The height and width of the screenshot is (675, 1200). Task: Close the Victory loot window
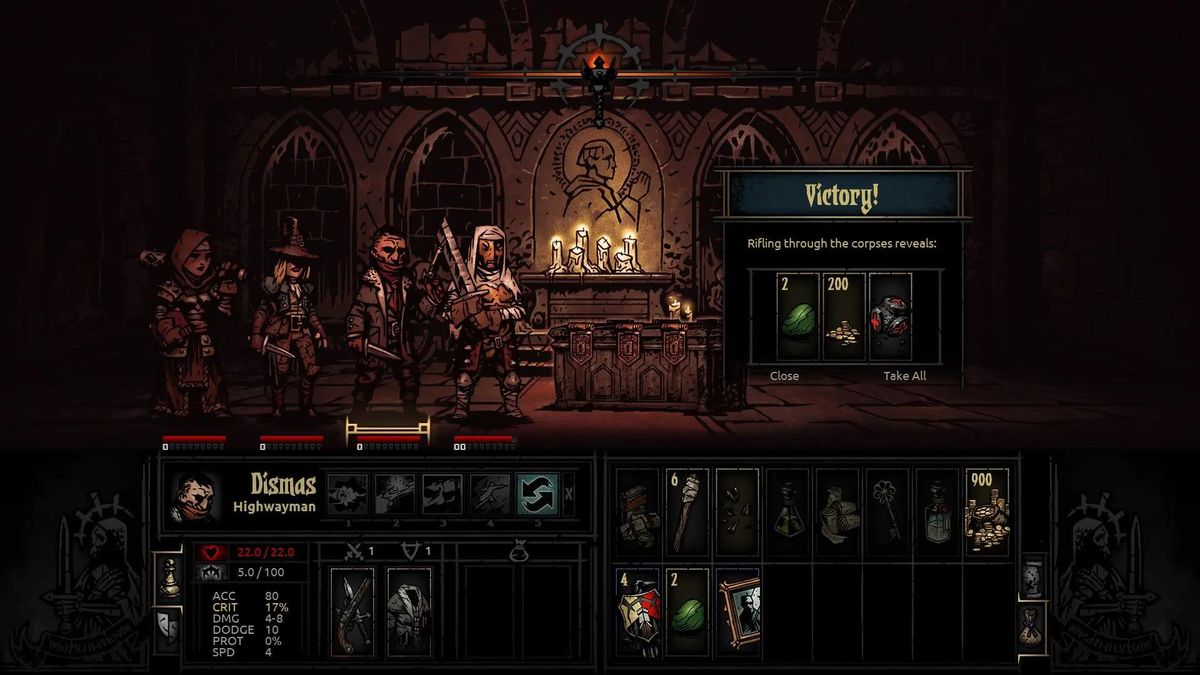tap(784, 376)
